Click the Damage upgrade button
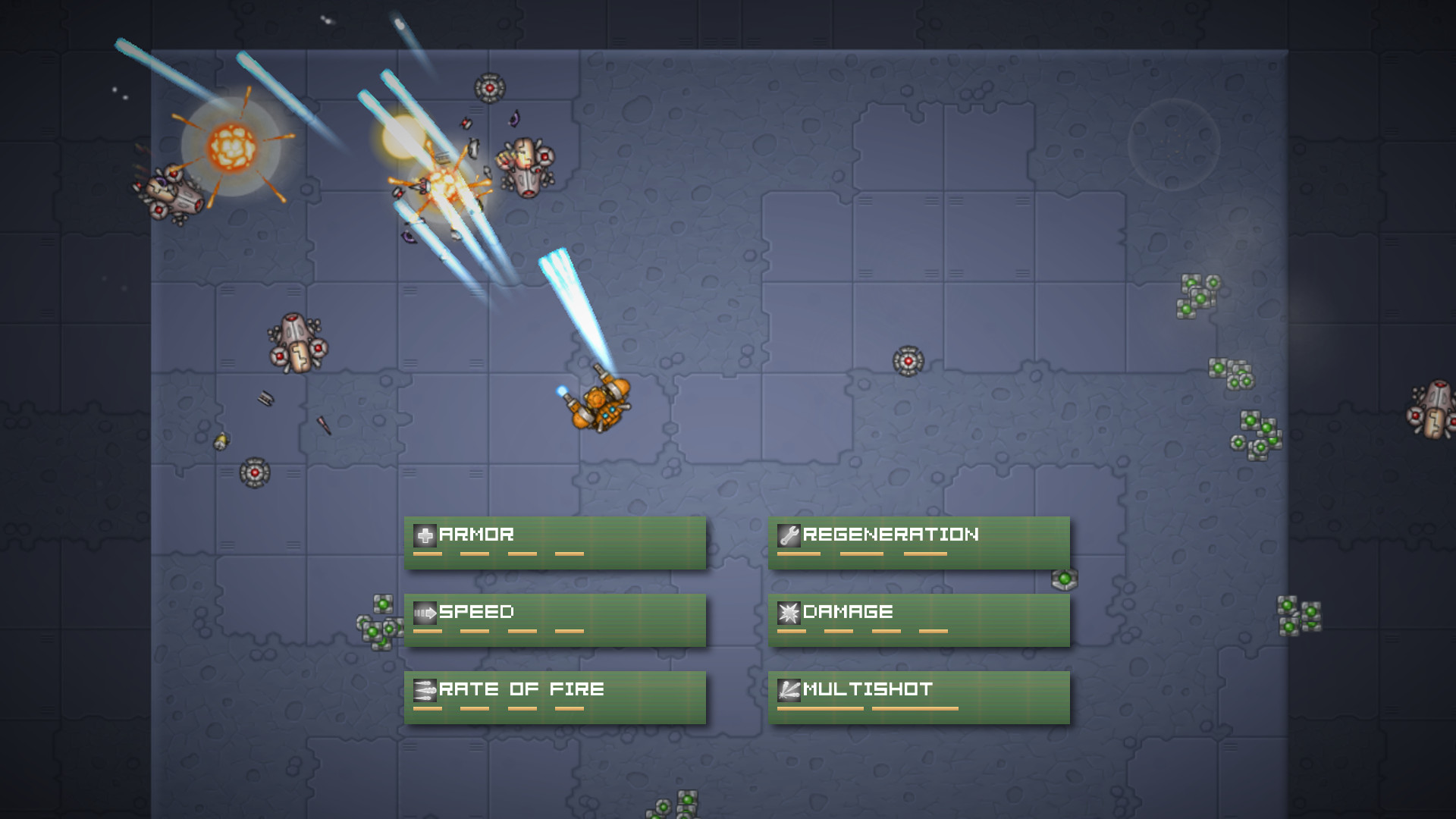This screenshot has width=1456, height=819. click(x=918, y=620)
